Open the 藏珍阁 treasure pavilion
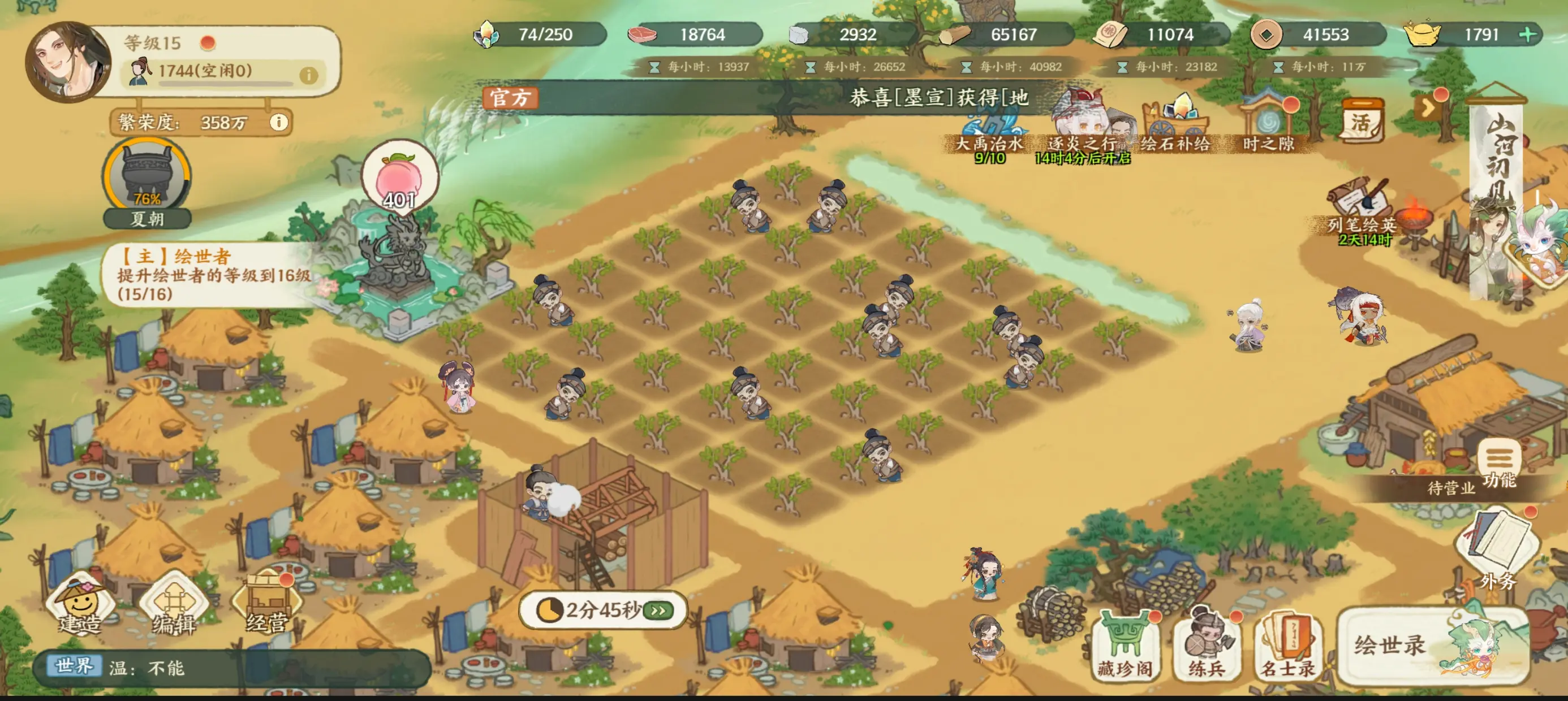The image size is (1568, 701). (1125, 646)
